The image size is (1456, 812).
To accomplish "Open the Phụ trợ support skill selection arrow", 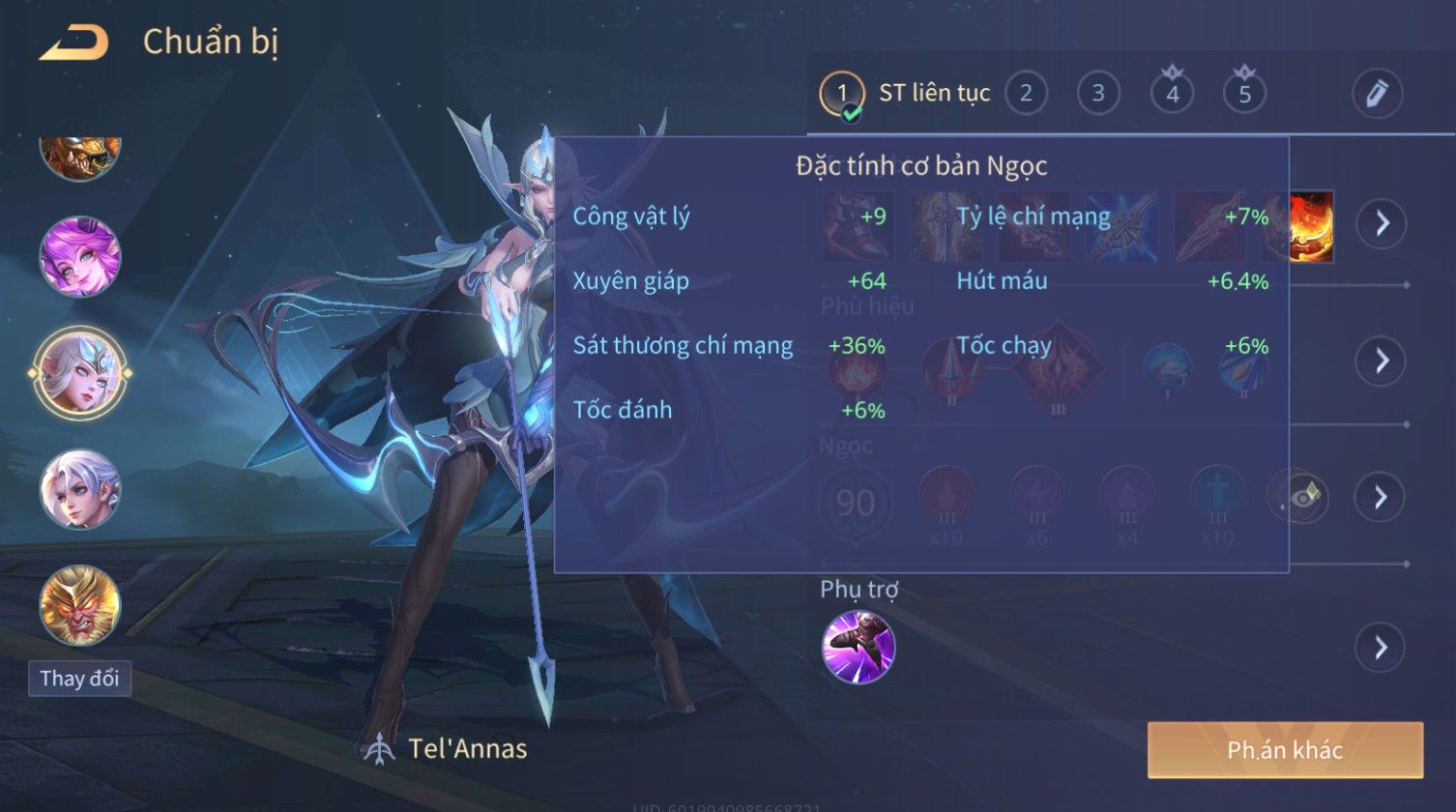I will coord(1380,647).
